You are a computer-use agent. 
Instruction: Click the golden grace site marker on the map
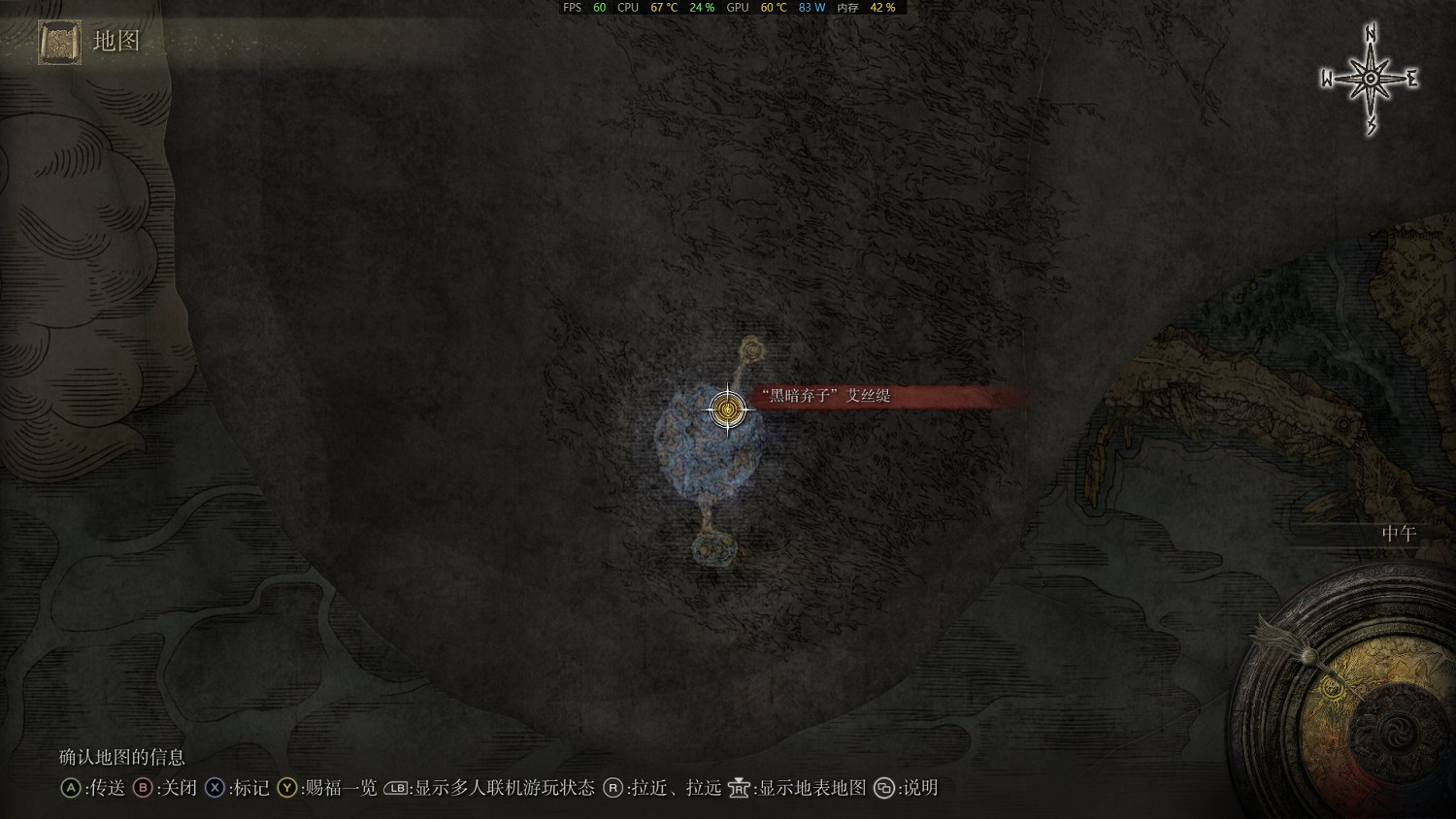pyautogui.click(x=726, y=410)
